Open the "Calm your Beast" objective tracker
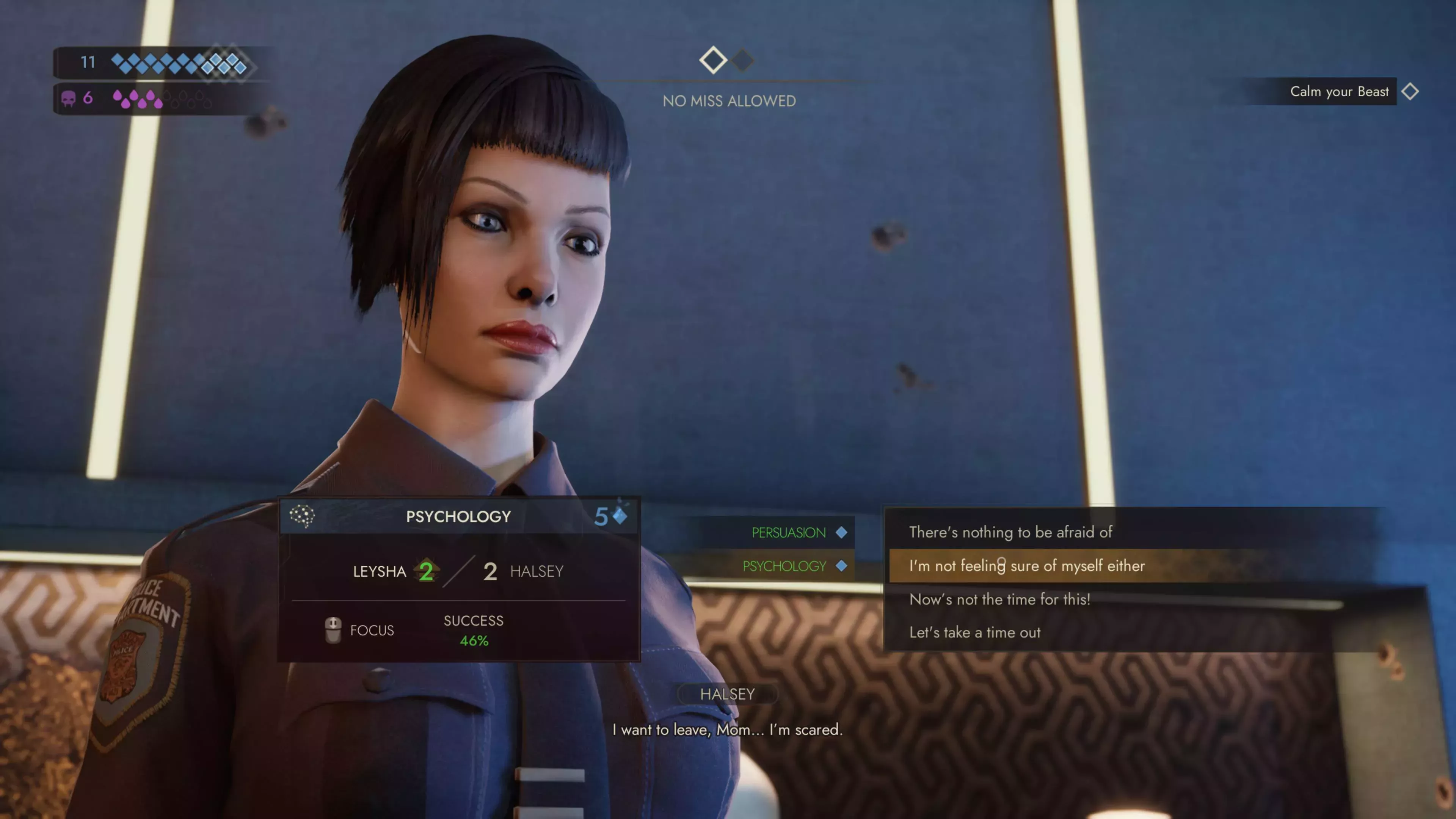This screenshot has width=1456, height=819. coord(1339,91)
